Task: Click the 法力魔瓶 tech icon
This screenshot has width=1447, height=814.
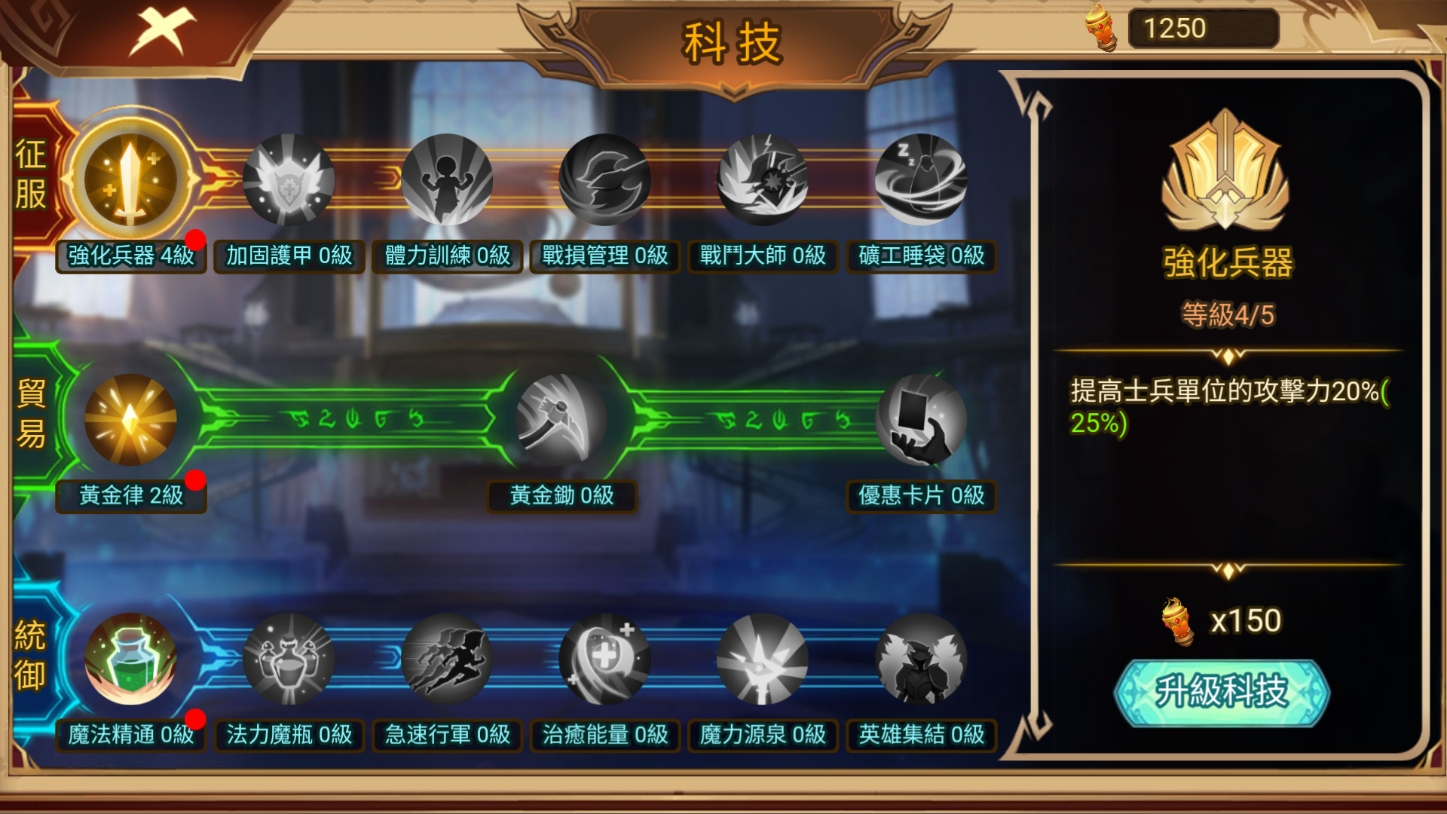Action: tap(287, 658)
